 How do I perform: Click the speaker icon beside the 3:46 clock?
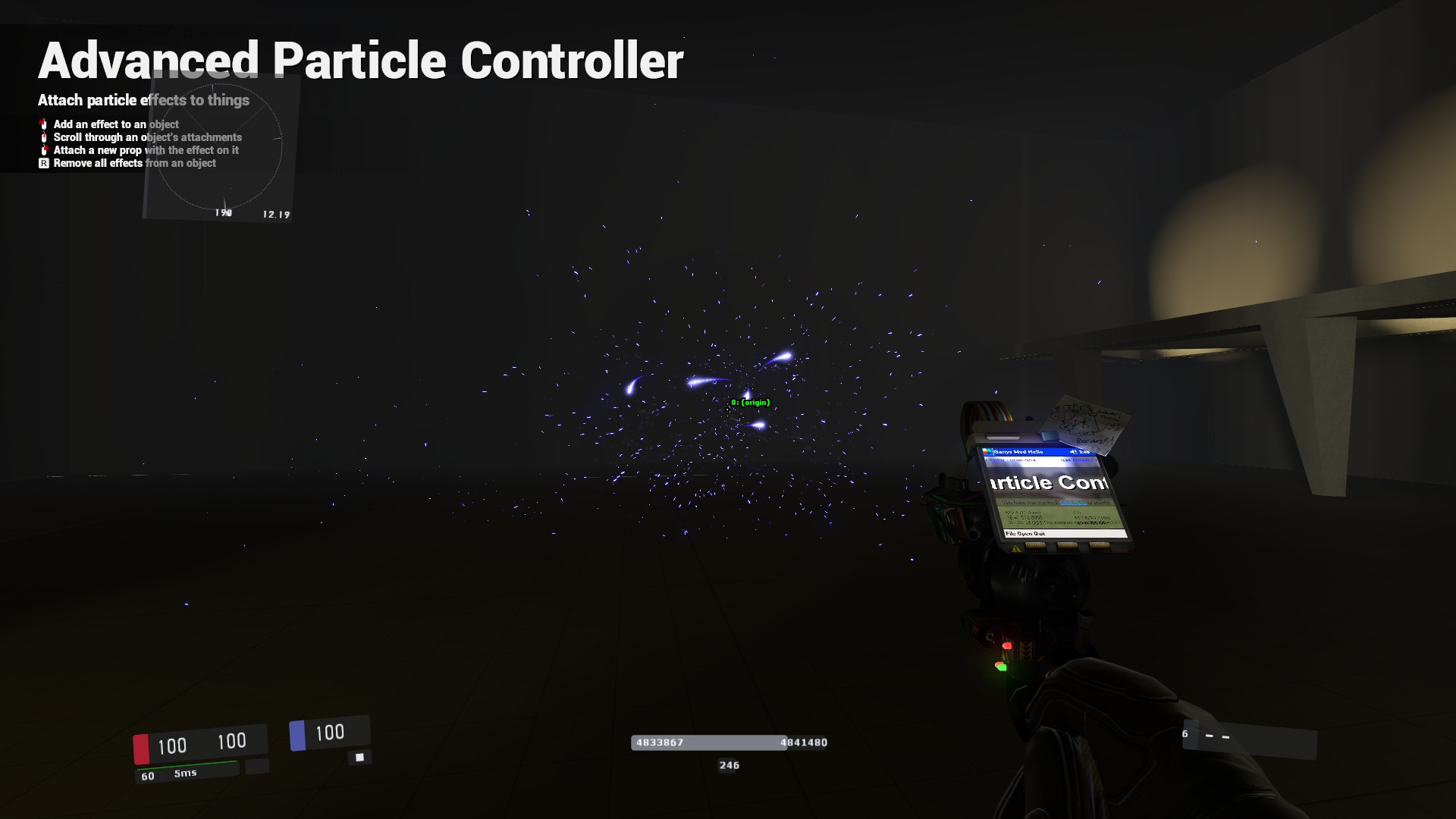[1072, 452]
